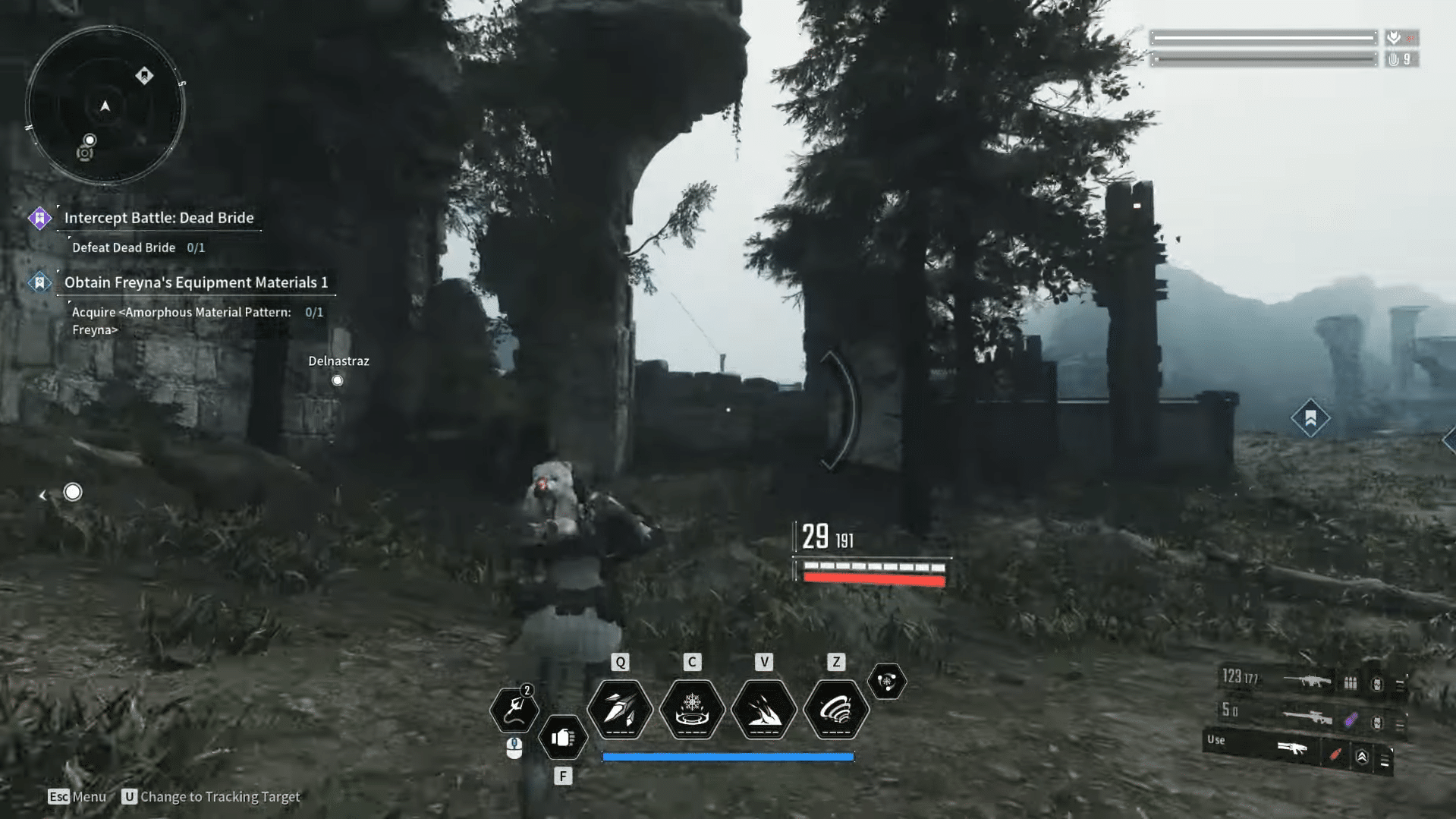Image resolution: width=1456 pixels, height=819 pixels.
Task: Cast the tornado whirlwind skill
Action: [836, 710]
